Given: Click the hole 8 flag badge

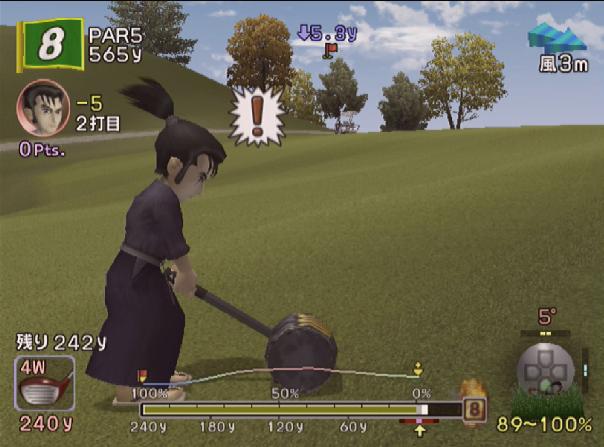Looking at the screenshot, I should (48, 46).
